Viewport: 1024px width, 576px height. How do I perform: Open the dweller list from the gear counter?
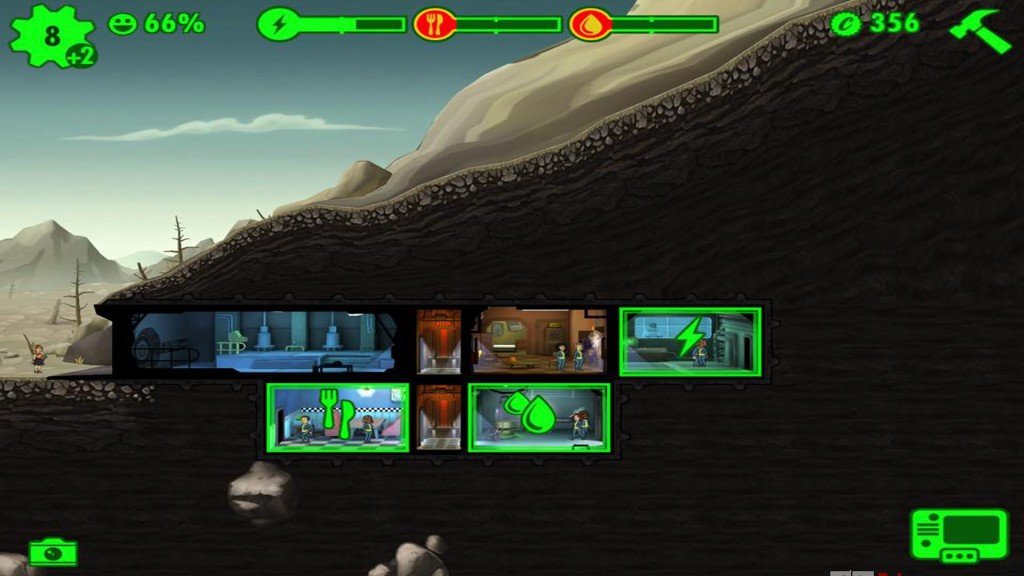(51, 36)
